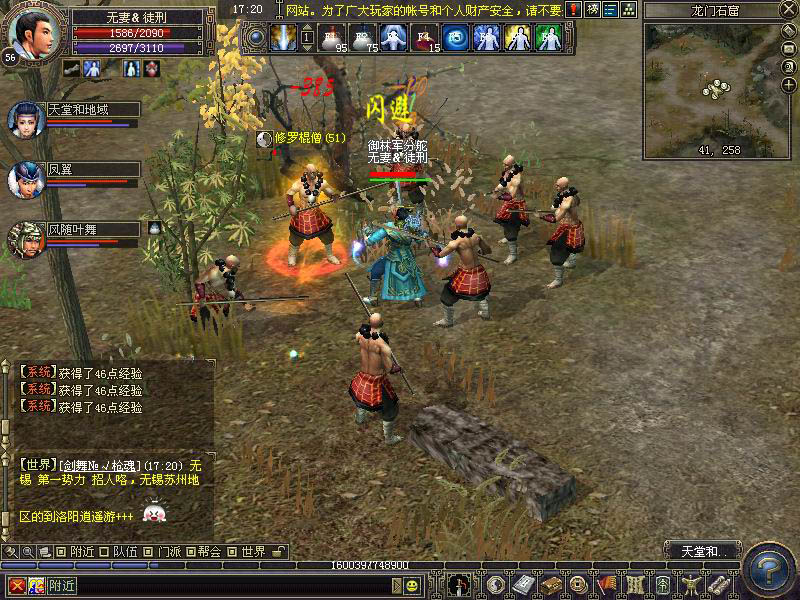Open the book icon in bottom bar

[522, 585]
